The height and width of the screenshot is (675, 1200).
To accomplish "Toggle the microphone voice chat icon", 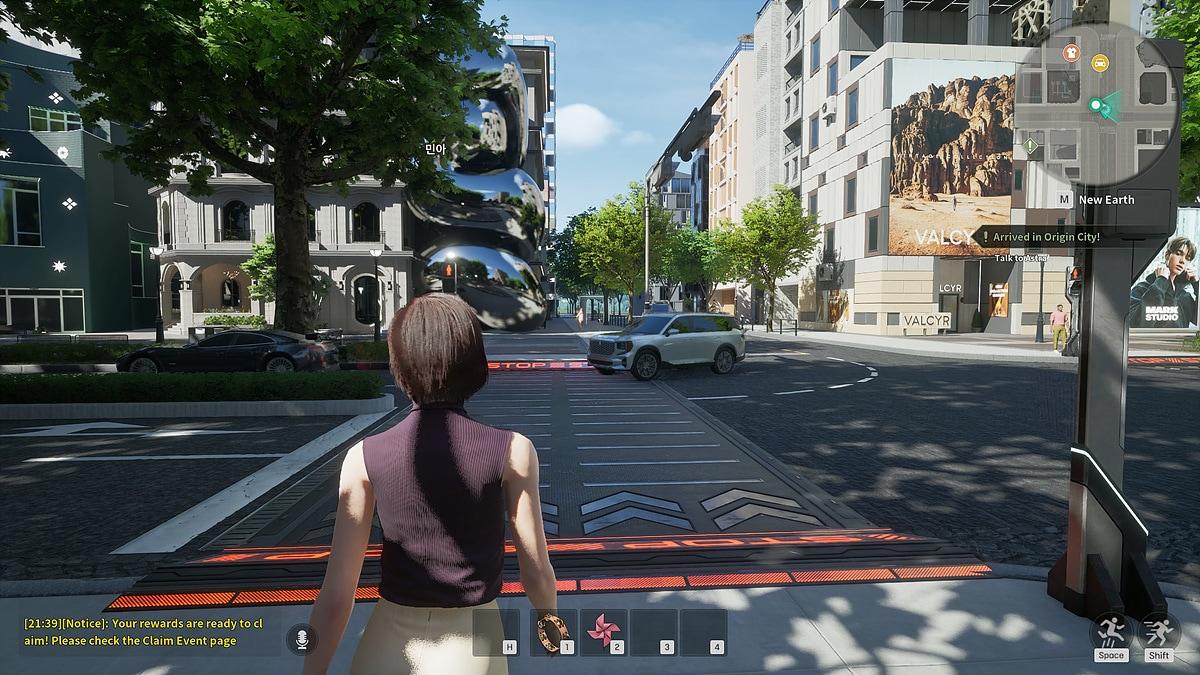I will coord(301,638).
